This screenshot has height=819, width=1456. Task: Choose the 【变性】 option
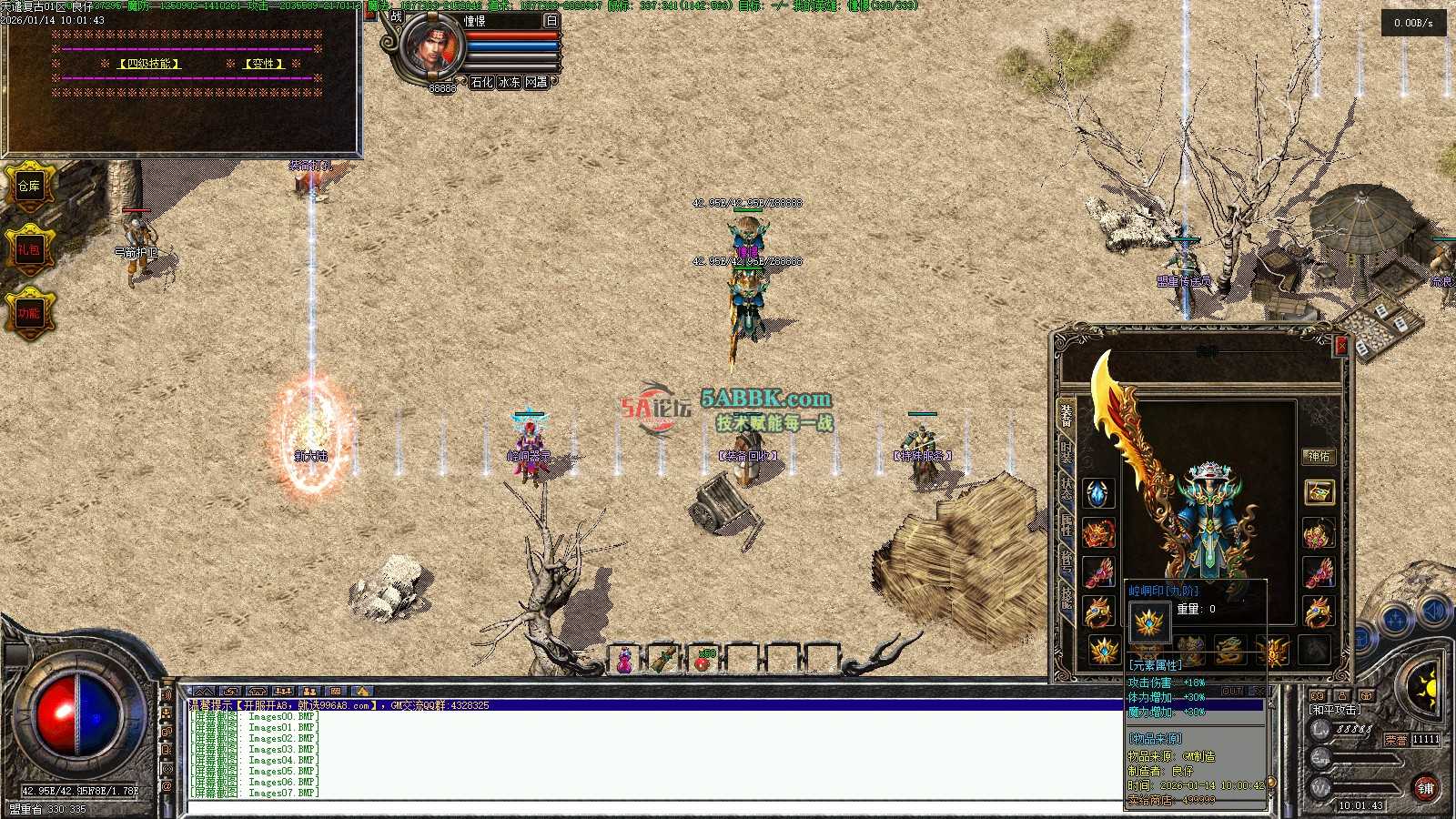point(264,64)
